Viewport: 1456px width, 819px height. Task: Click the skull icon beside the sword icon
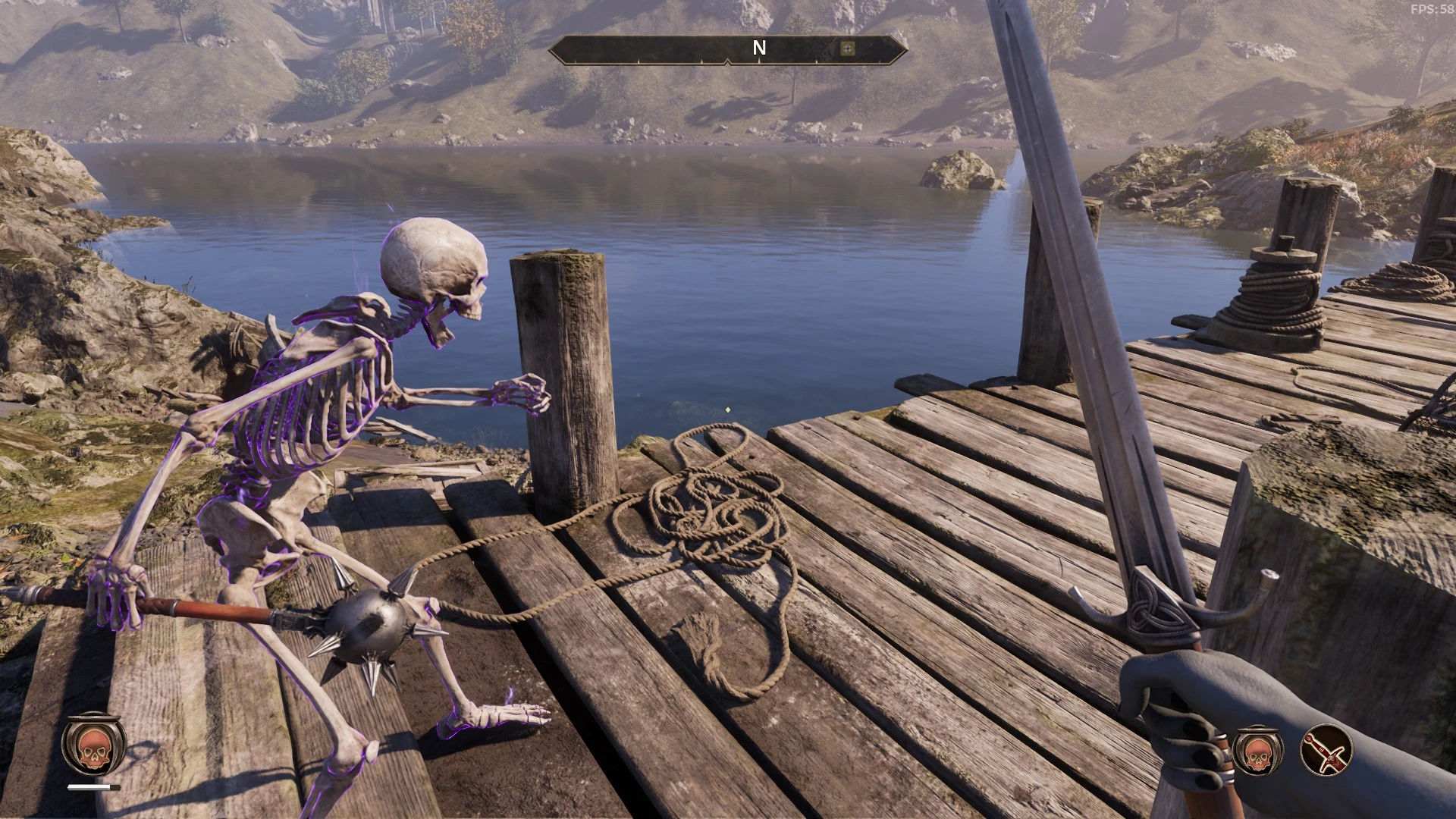coord(1257,751)
